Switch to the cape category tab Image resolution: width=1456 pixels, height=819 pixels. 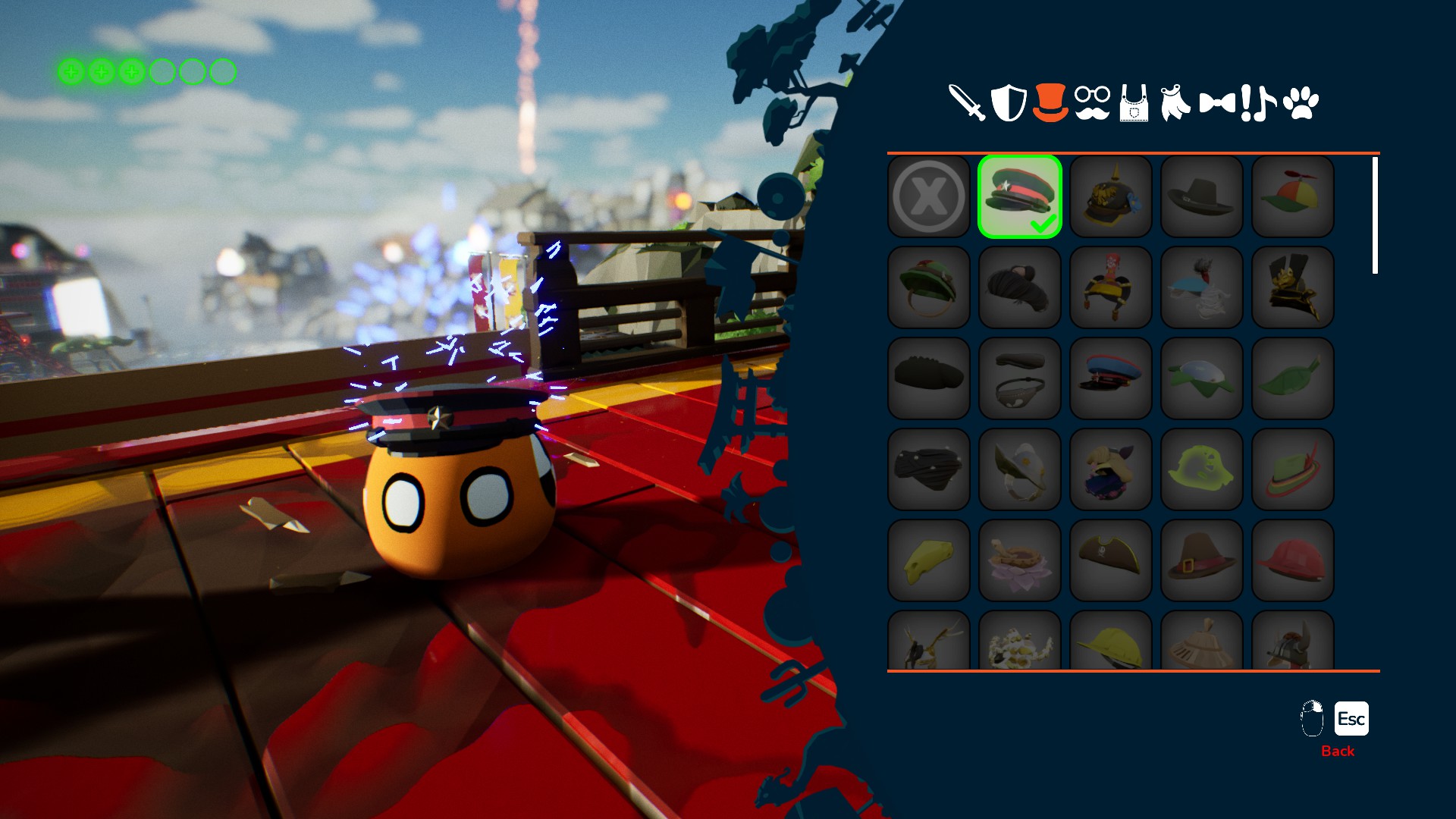(x=1175, y=102)
